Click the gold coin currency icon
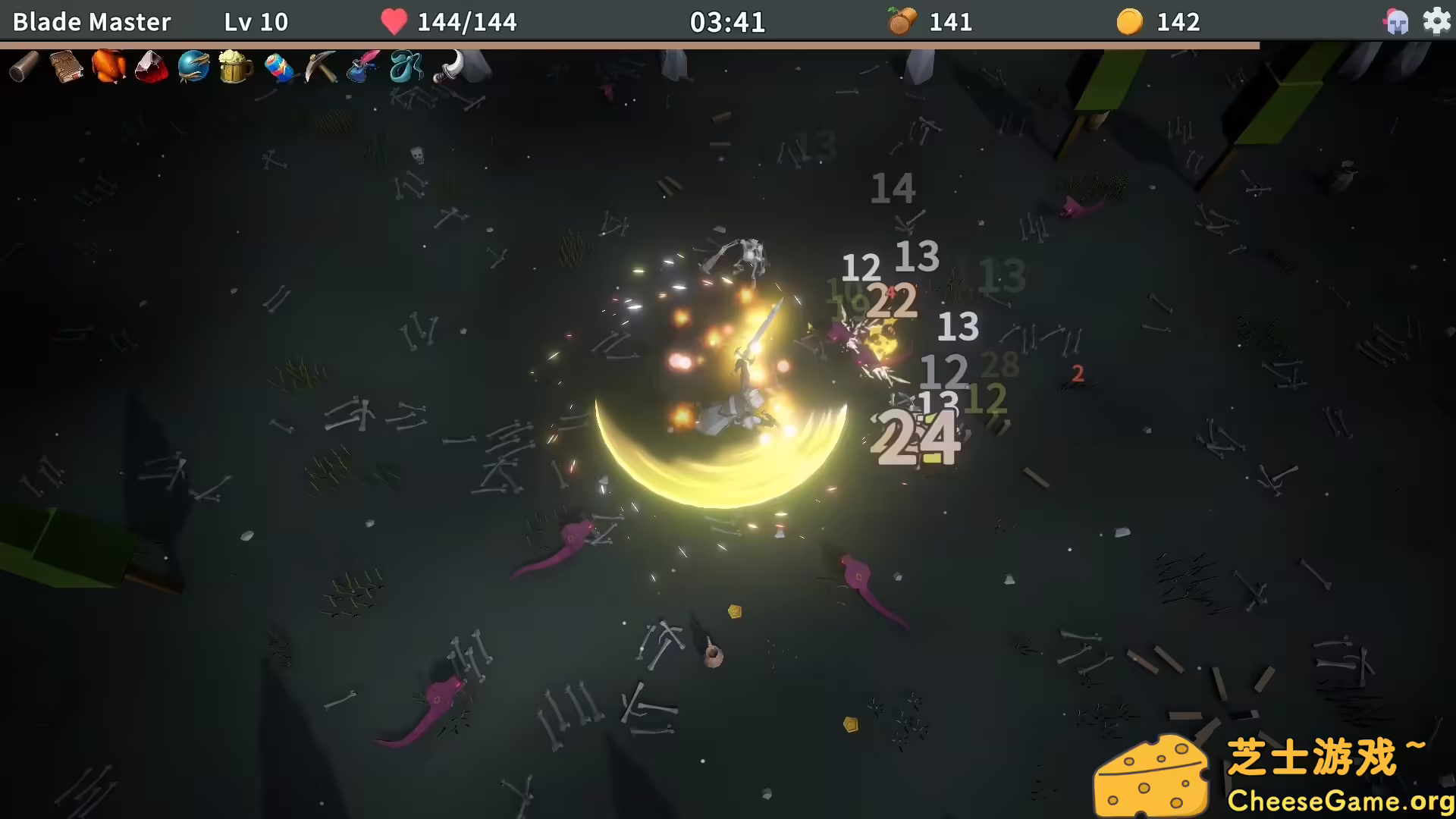 click(1129, 21)
